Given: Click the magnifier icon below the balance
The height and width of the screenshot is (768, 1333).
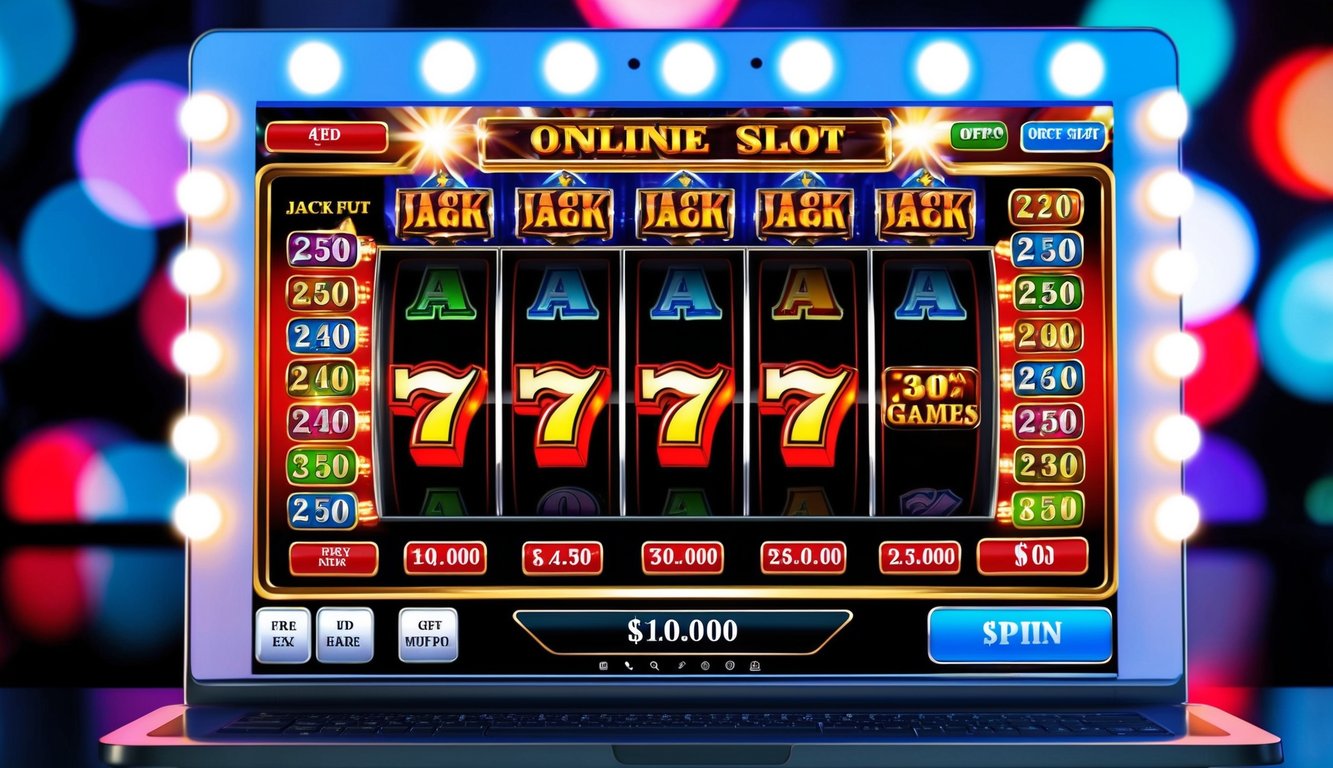Looking at the screenshot, I should click(x=653, y=665).
